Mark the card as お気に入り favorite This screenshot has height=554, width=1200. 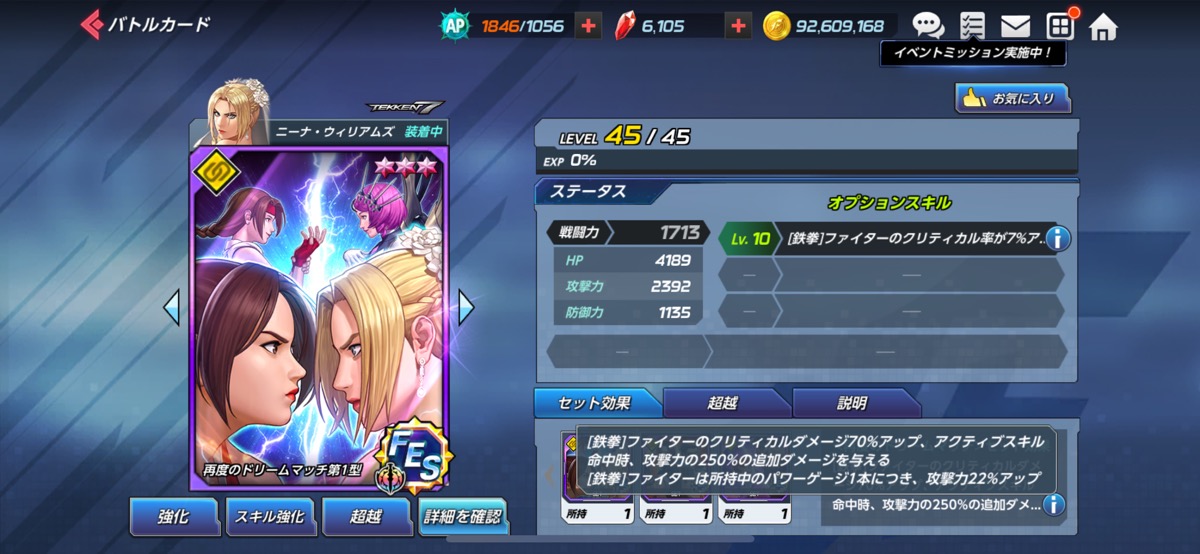(x=1012, y=98)
